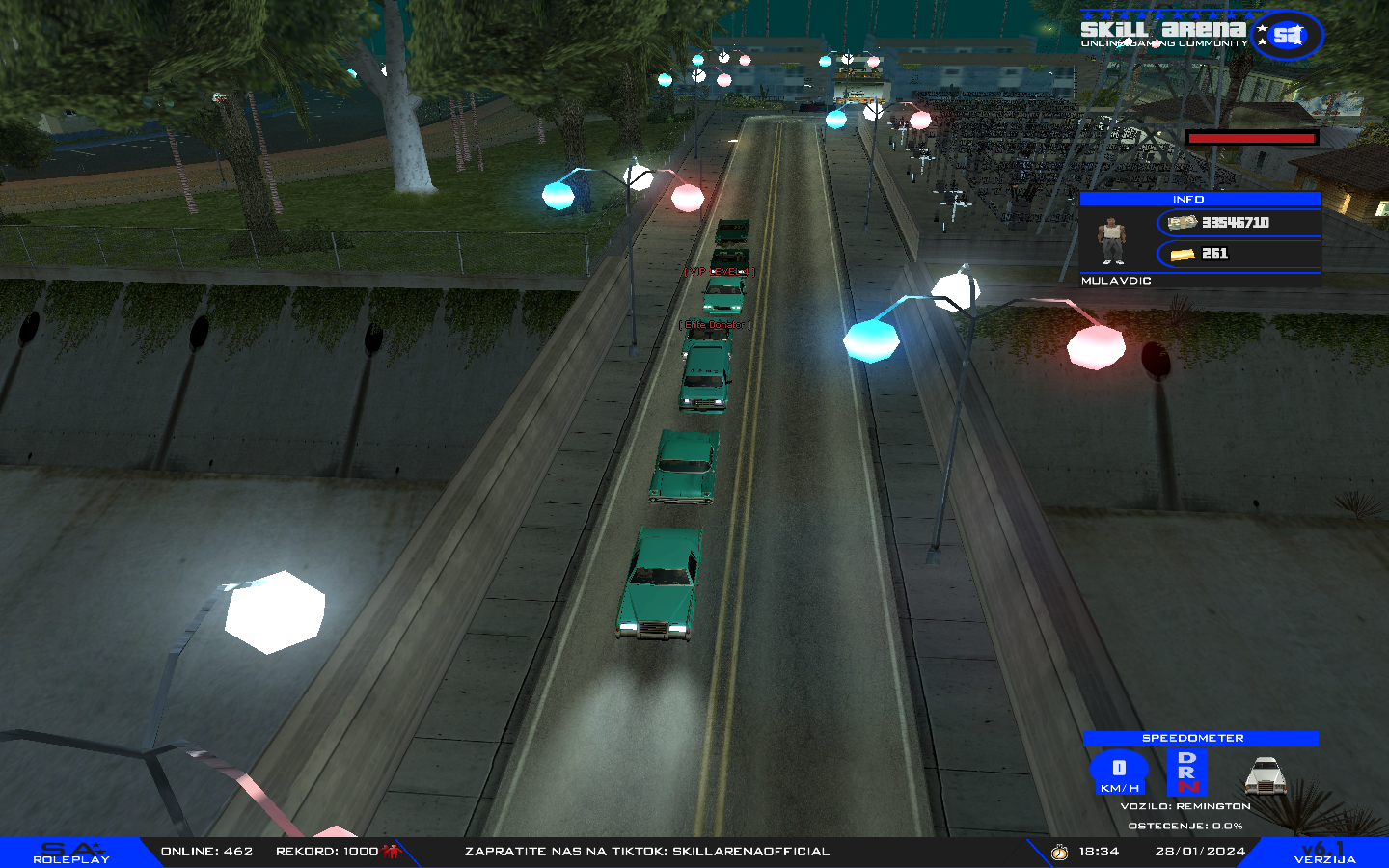Click the SA Roleplay logo
This screenshot has width=1389, height=868.
tap(71, 853)
